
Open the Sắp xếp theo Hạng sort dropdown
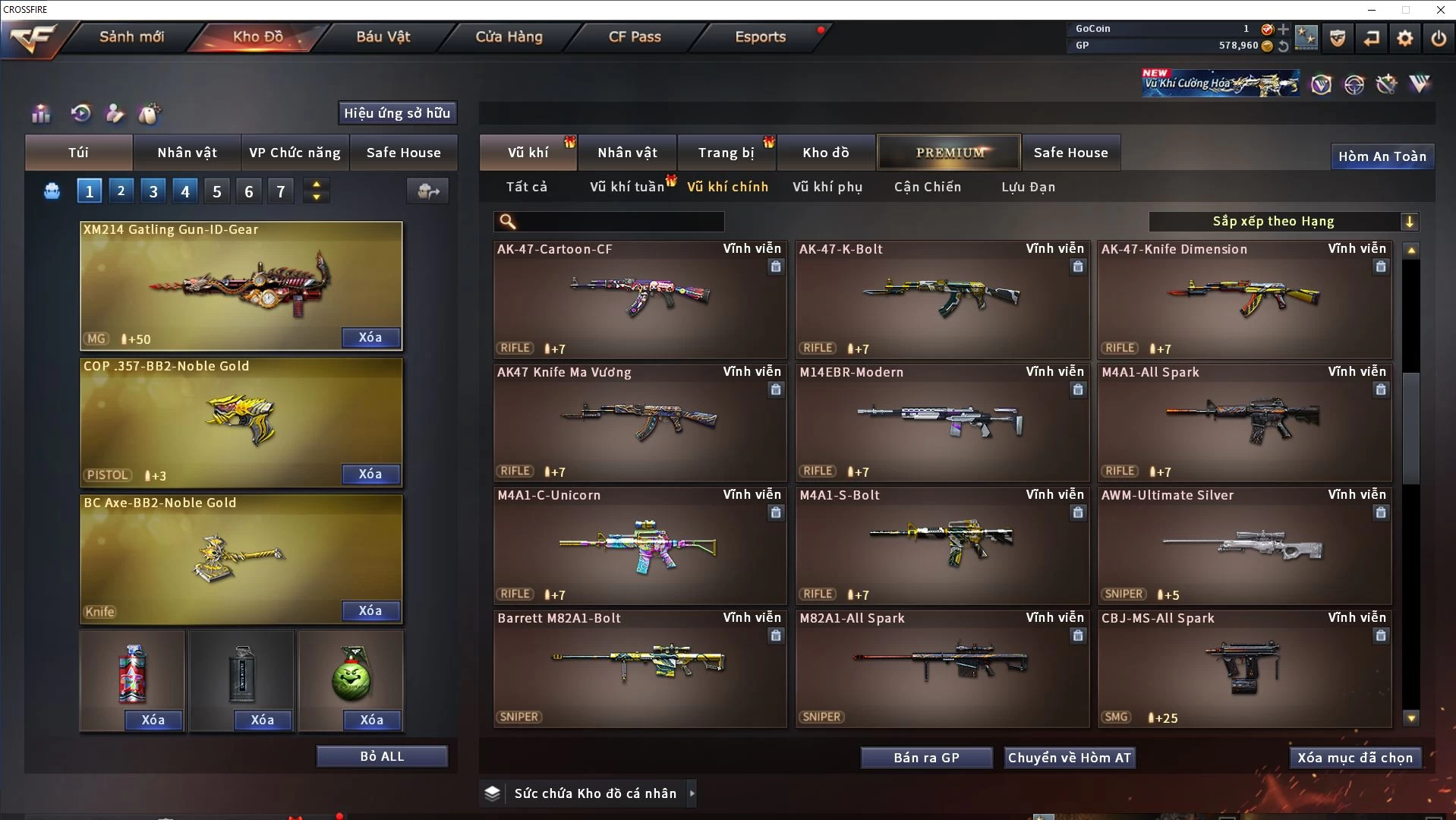(1283, 222)
